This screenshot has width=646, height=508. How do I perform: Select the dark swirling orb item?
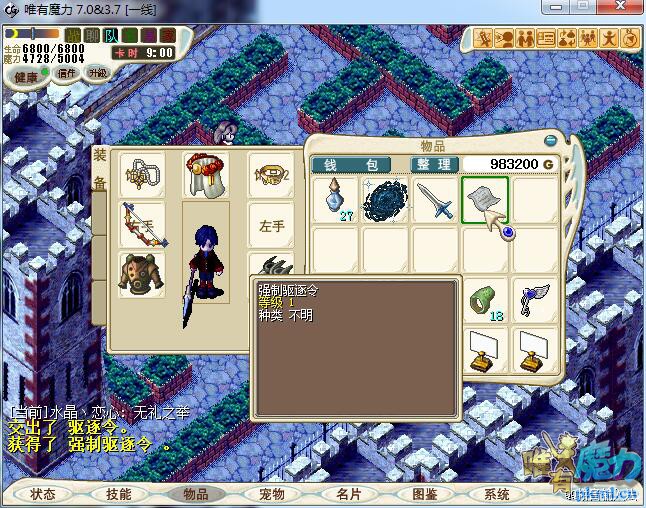coord(385,201)
